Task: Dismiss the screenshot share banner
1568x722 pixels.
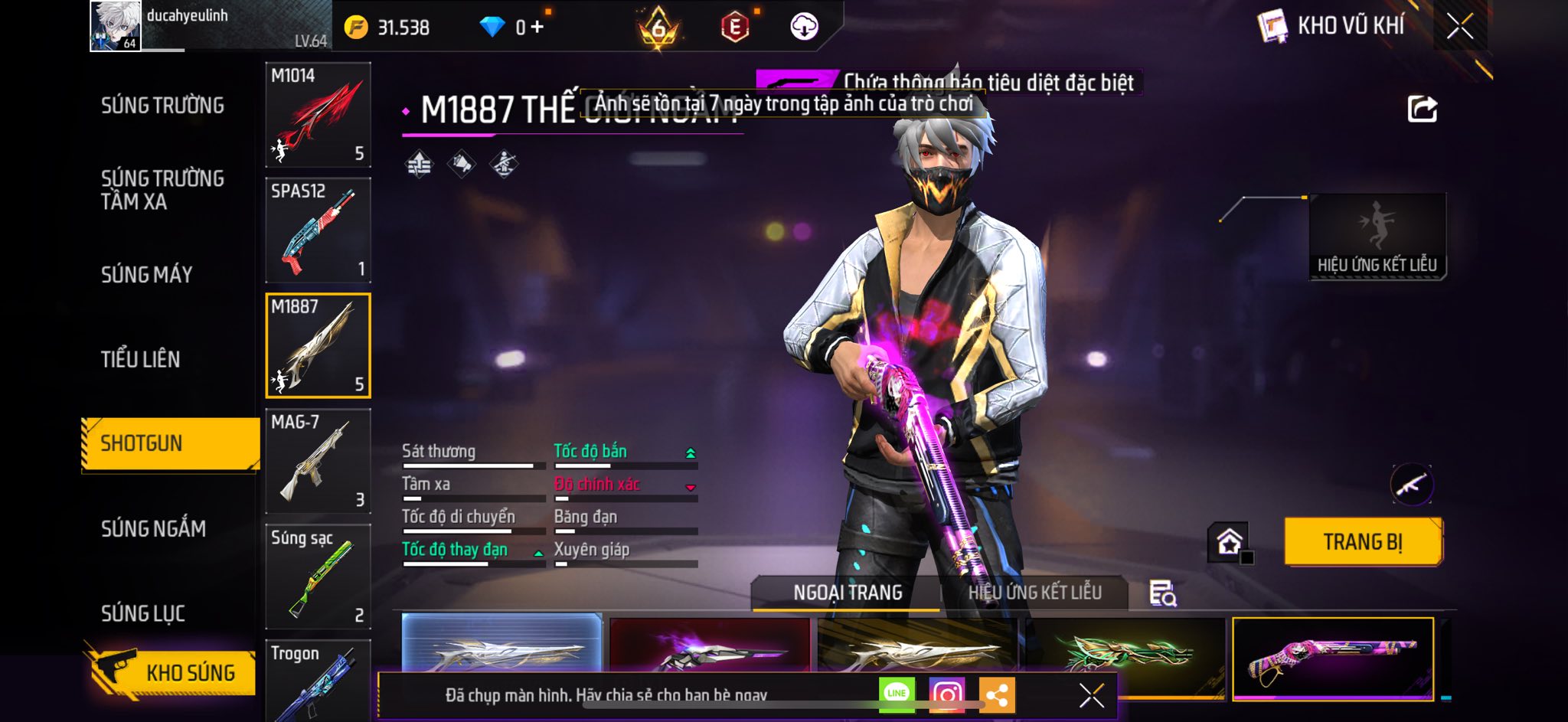Action: (x=1091, y=695)
